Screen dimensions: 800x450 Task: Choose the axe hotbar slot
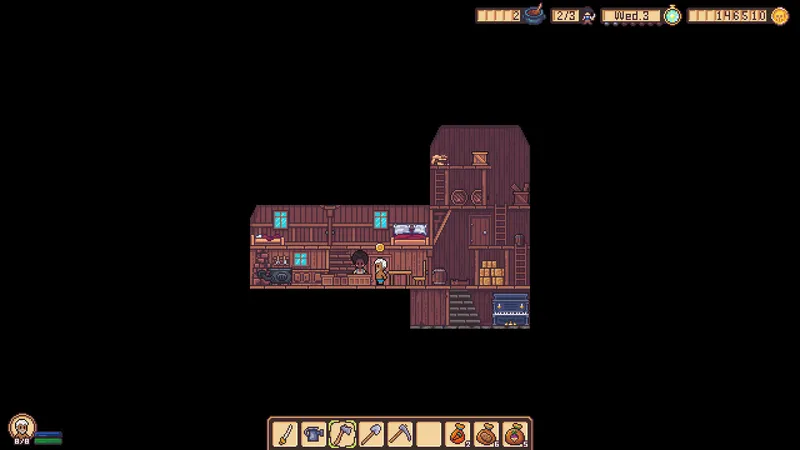(x=343, y=434)
